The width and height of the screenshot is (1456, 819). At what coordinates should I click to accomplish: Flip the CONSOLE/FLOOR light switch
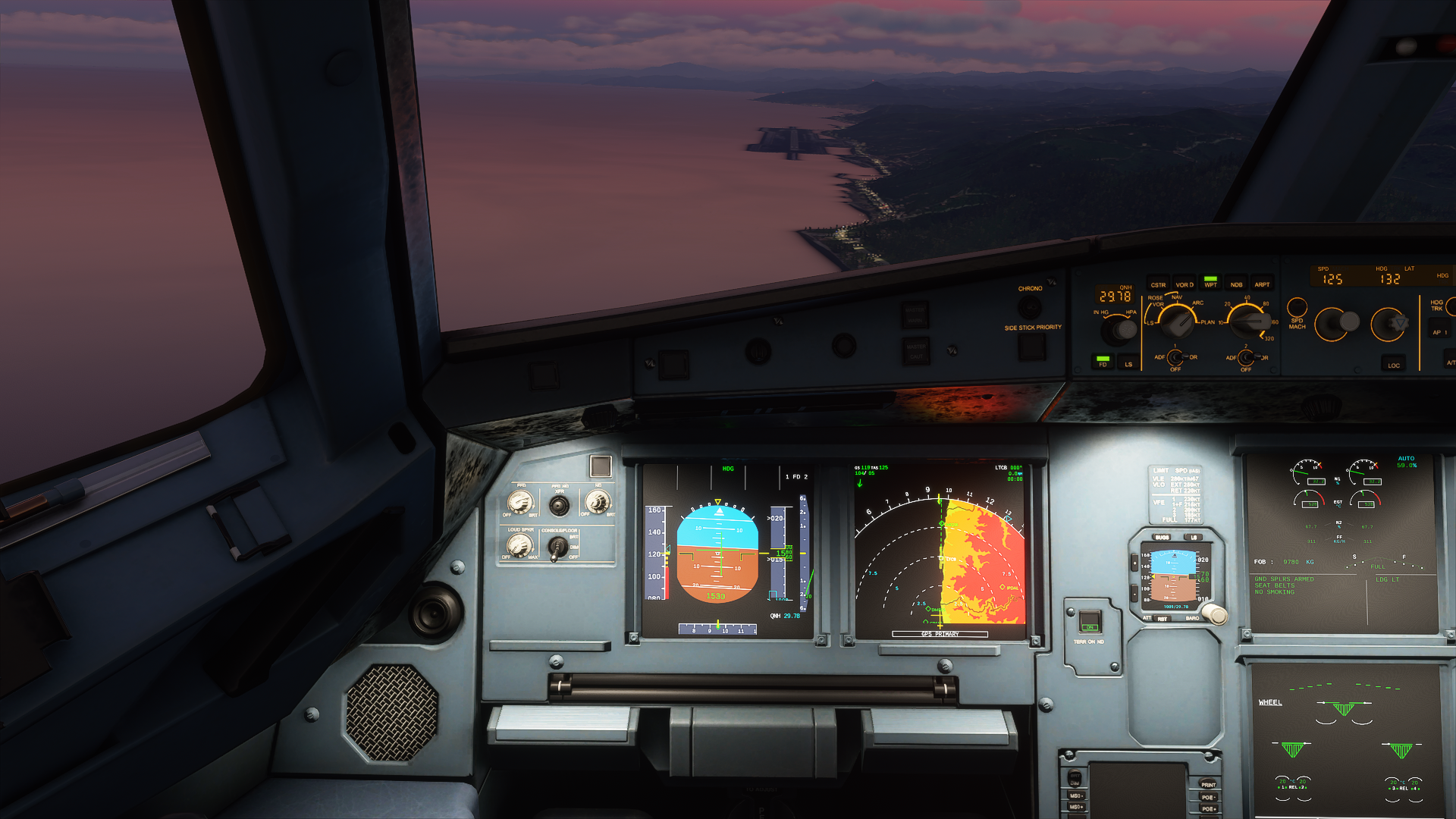pyautogui.click(x=558, y=546)
